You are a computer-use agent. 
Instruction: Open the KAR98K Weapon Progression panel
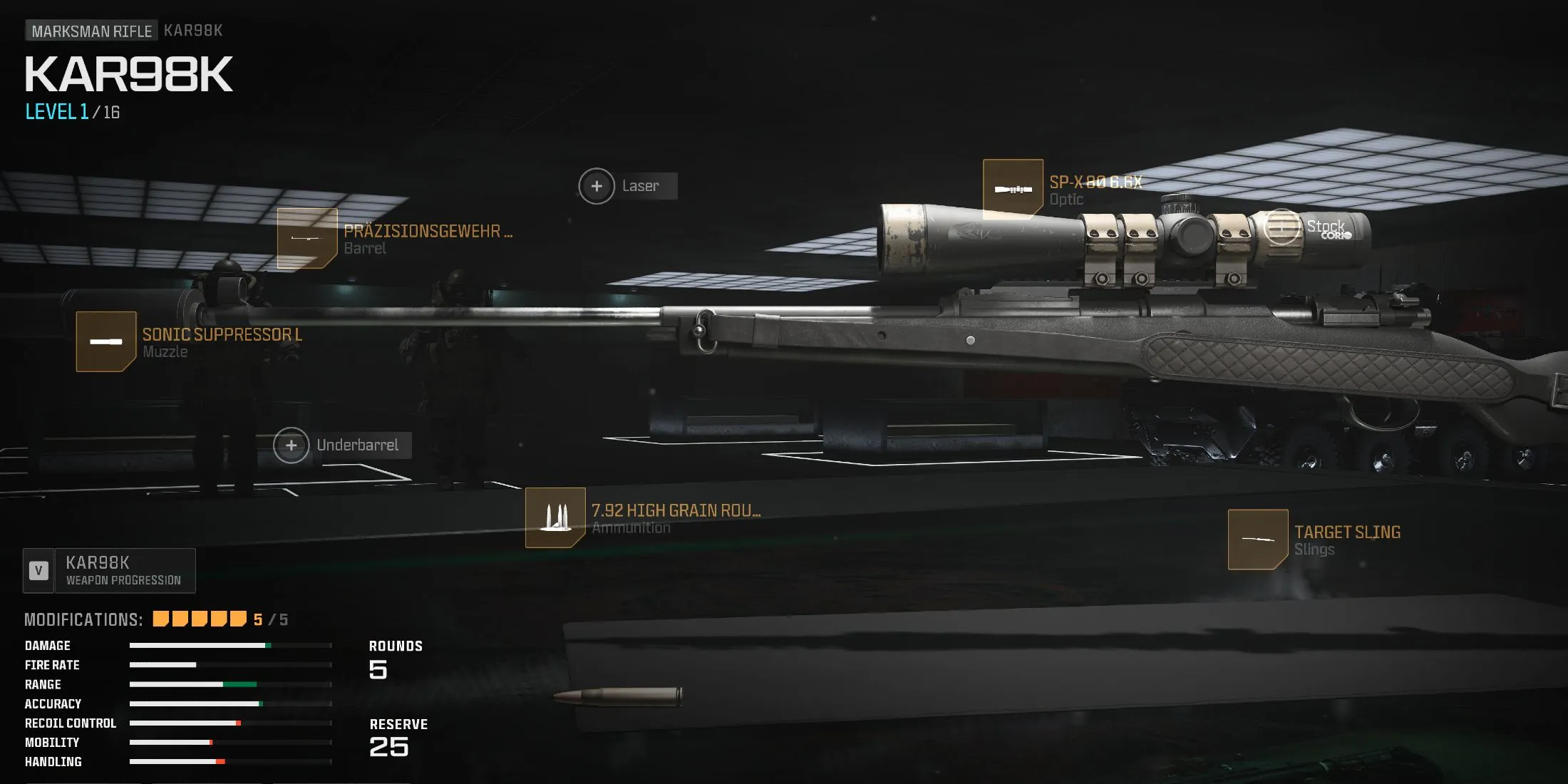109,569
